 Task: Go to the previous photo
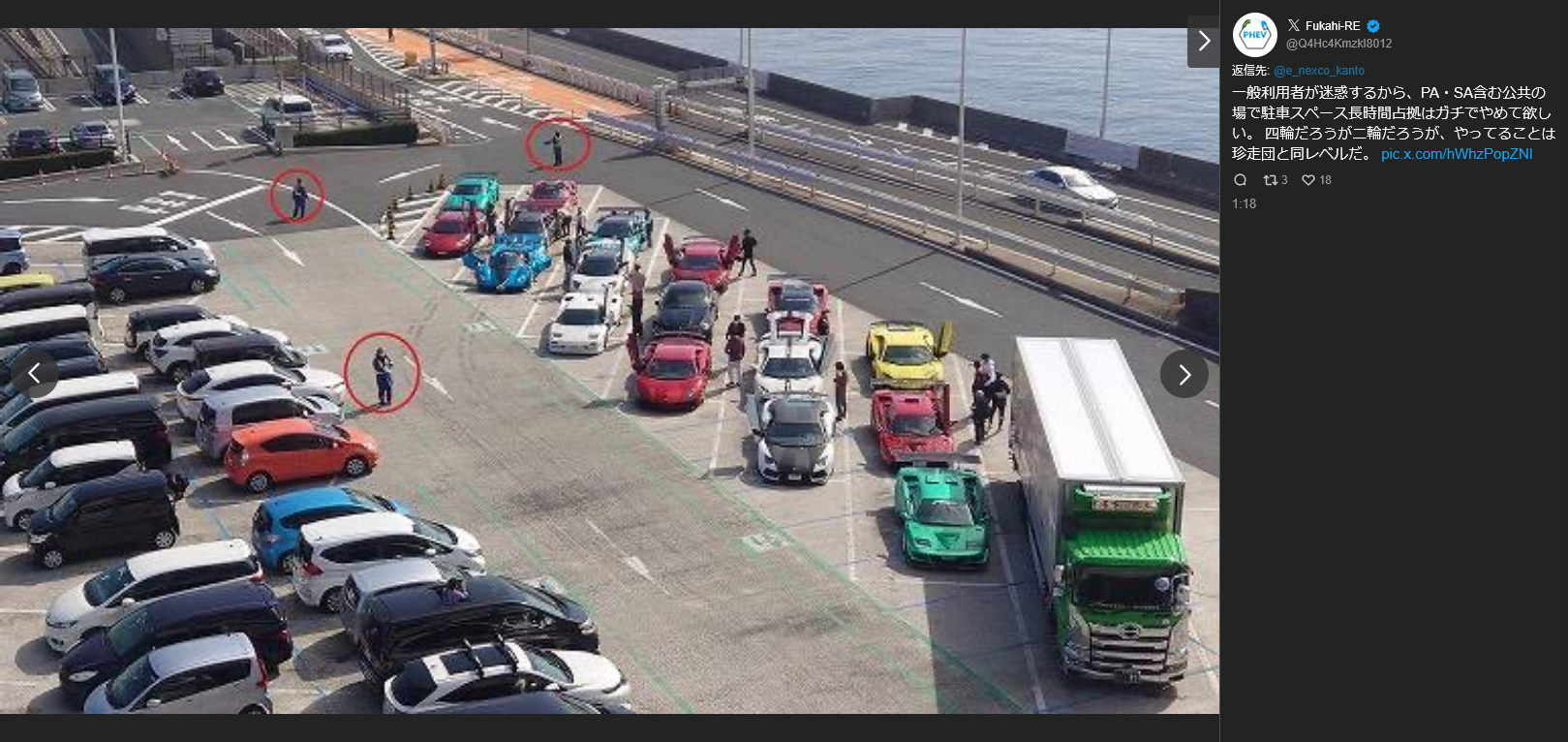[x=34, y=374]
